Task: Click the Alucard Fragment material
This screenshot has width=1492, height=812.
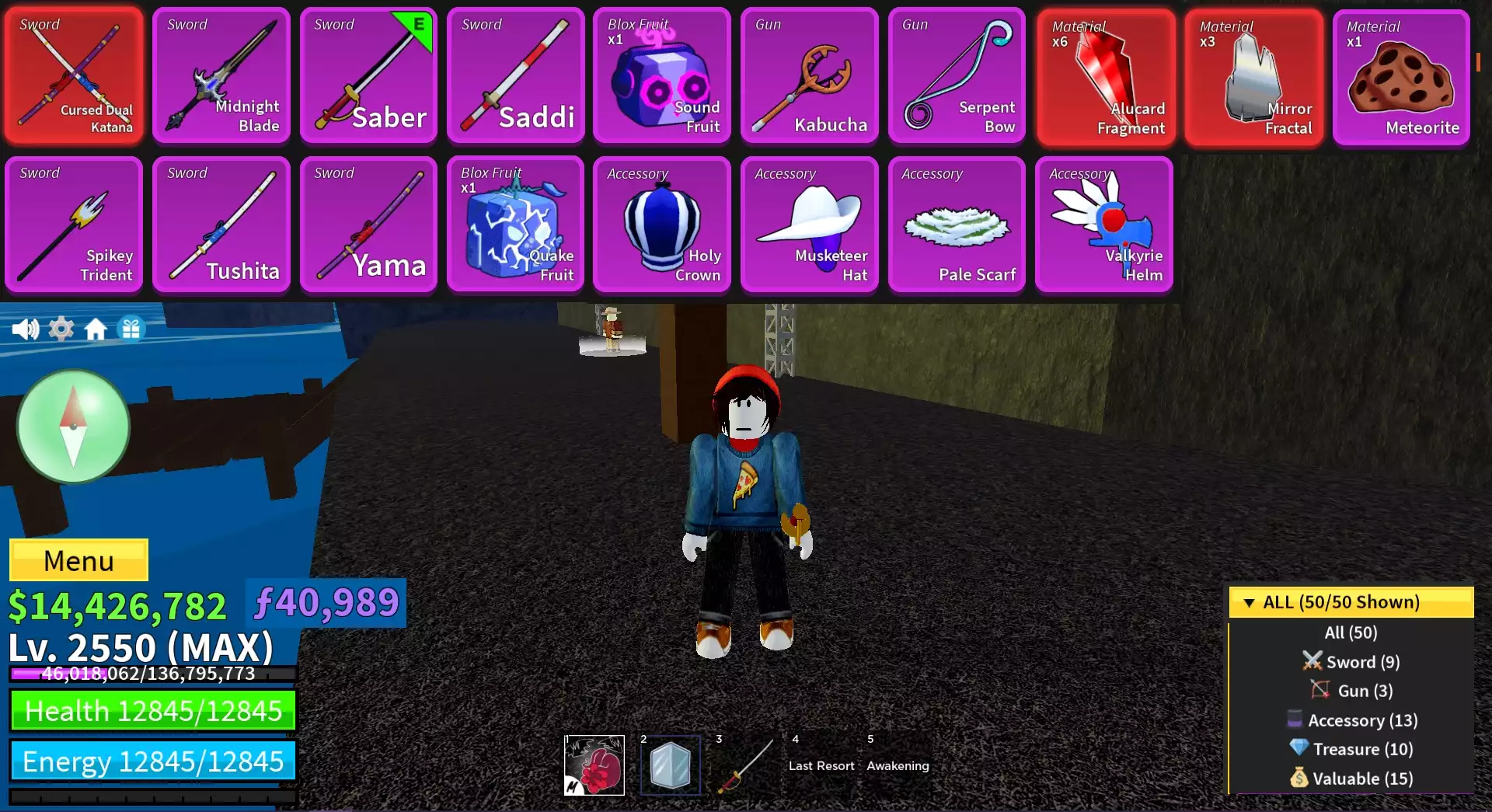Action: click(x=1105, y=74)
